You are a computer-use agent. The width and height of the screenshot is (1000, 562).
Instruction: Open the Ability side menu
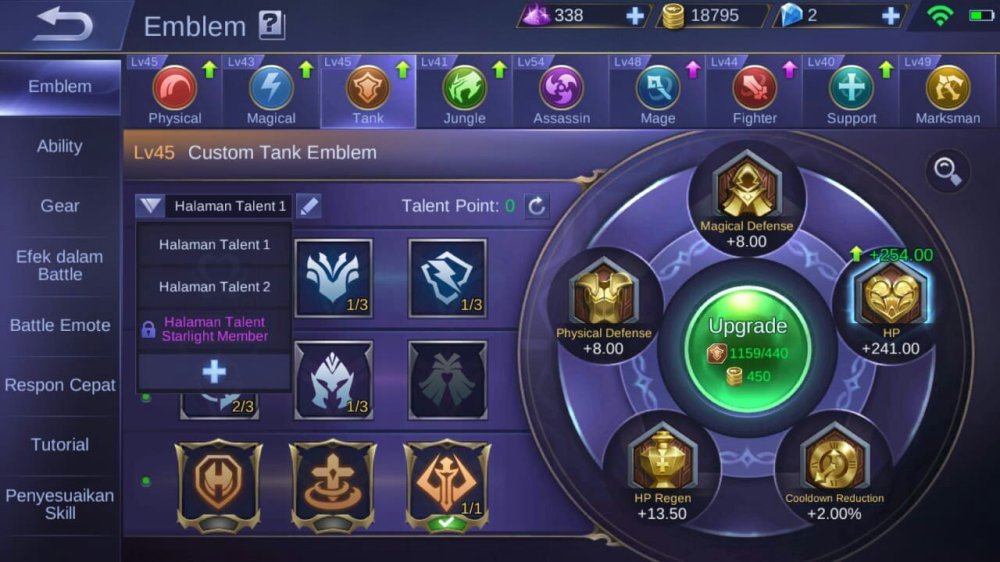pyautogui.click(x=60, y=146)
